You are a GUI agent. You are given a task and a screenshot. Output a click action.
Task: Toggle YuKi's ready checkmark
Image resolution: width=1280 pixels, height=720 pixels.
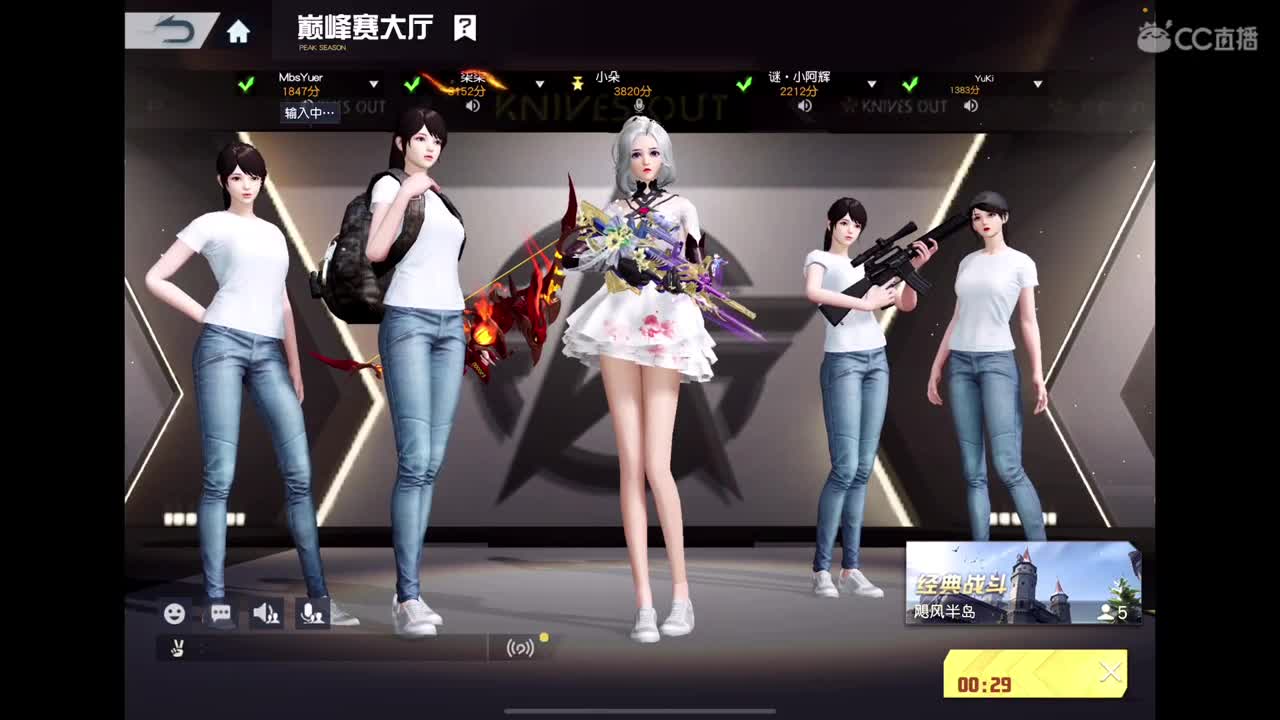click(908, 87)
